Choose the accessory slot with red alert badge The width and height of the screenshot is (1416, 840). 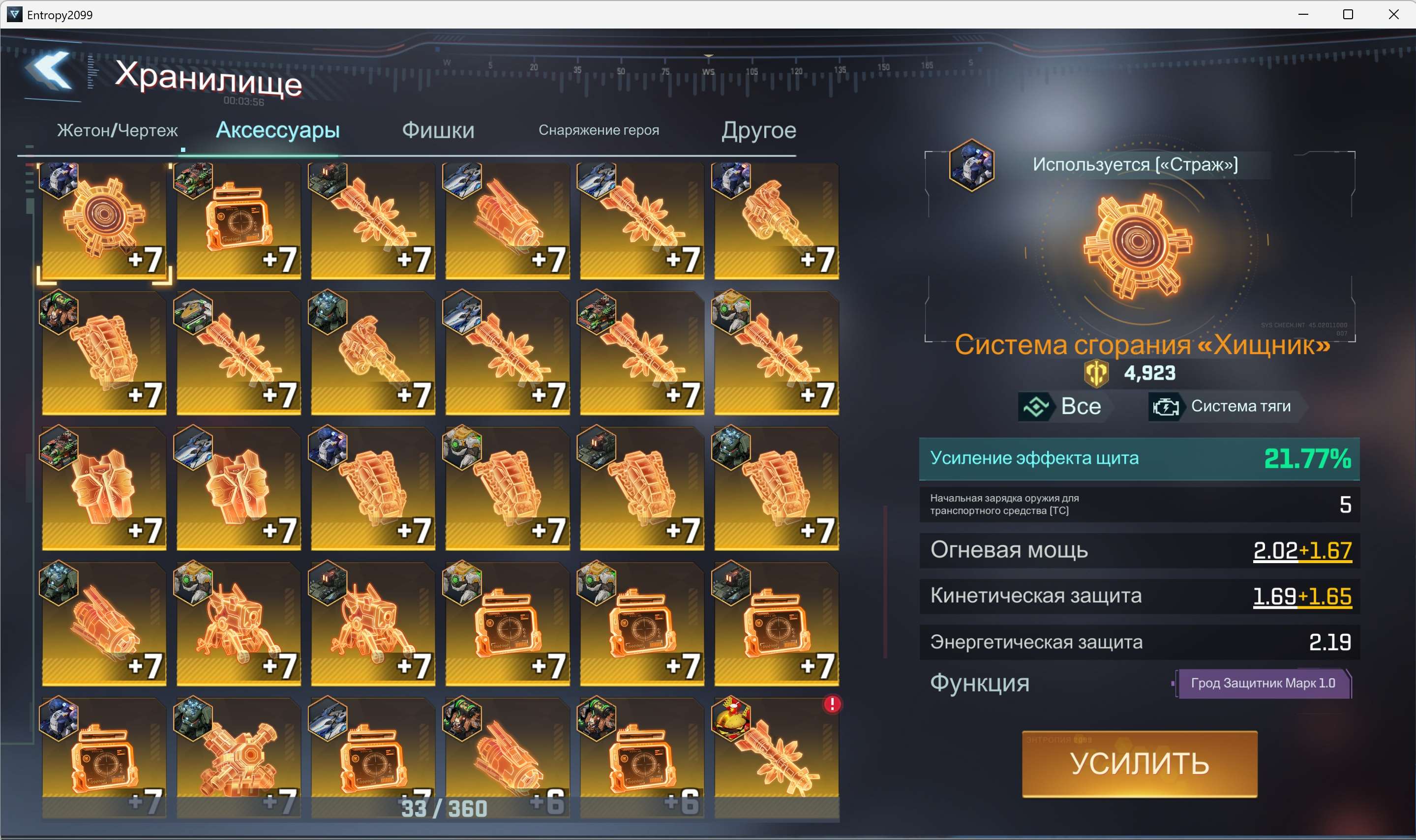point(776,756)
